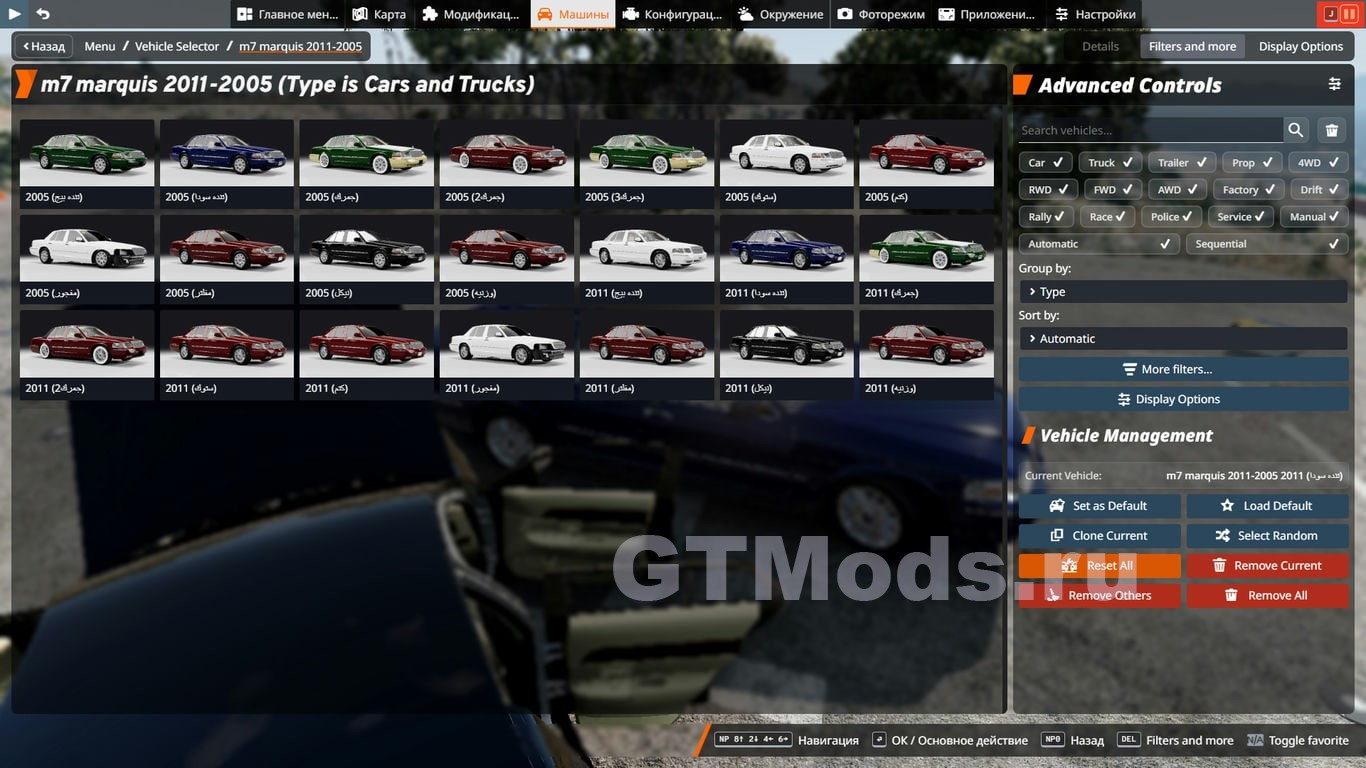Clone the current vehicle
This screenshot has width=1366, height=768.
click(x=1099, y=536)
